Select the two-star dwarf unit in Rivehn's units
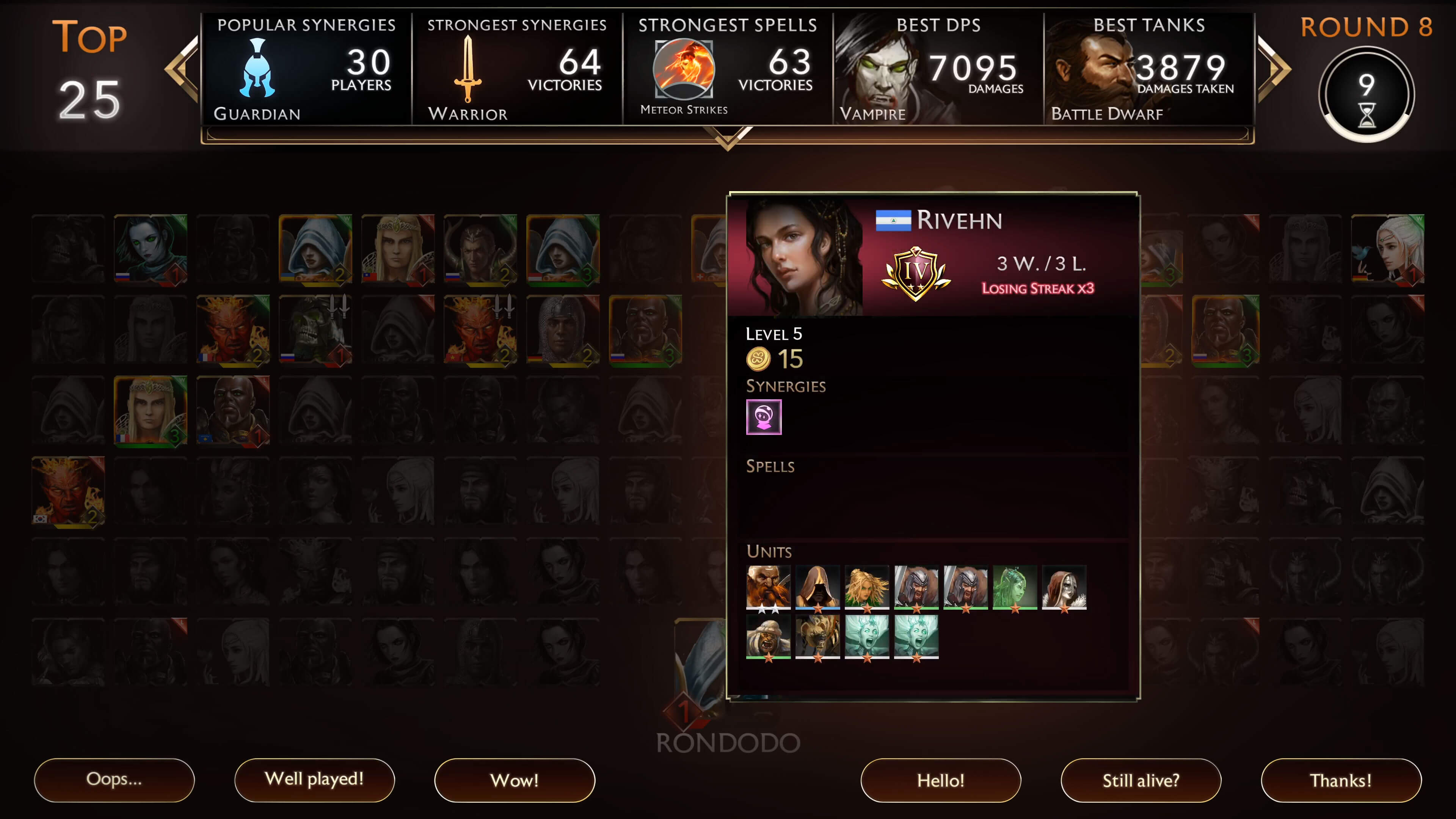 [x=768, y=588]
